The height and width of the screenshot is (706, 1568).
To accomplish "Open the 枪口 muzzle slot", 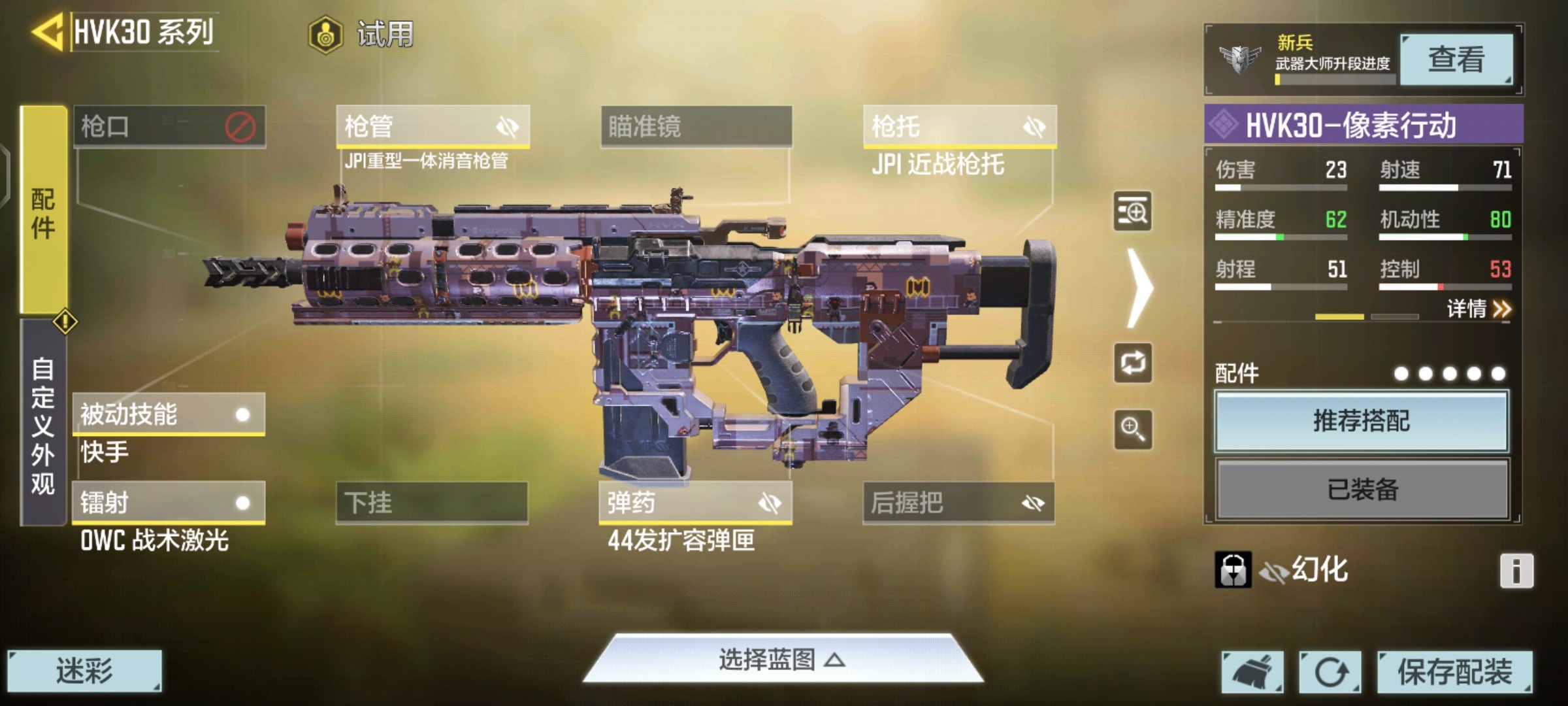I will click(x=169, y=126).
